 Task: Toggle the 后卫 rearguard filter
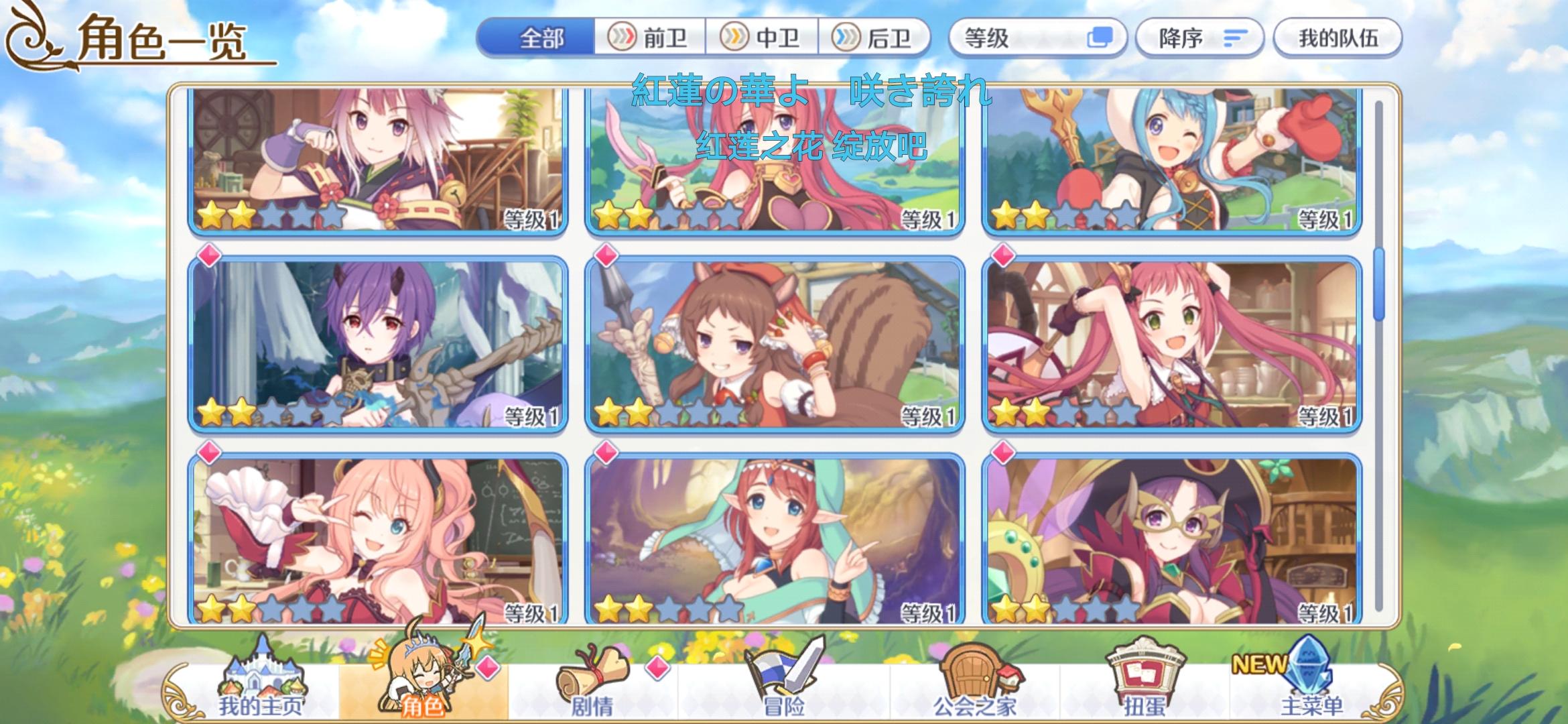(x=874, y=38)
